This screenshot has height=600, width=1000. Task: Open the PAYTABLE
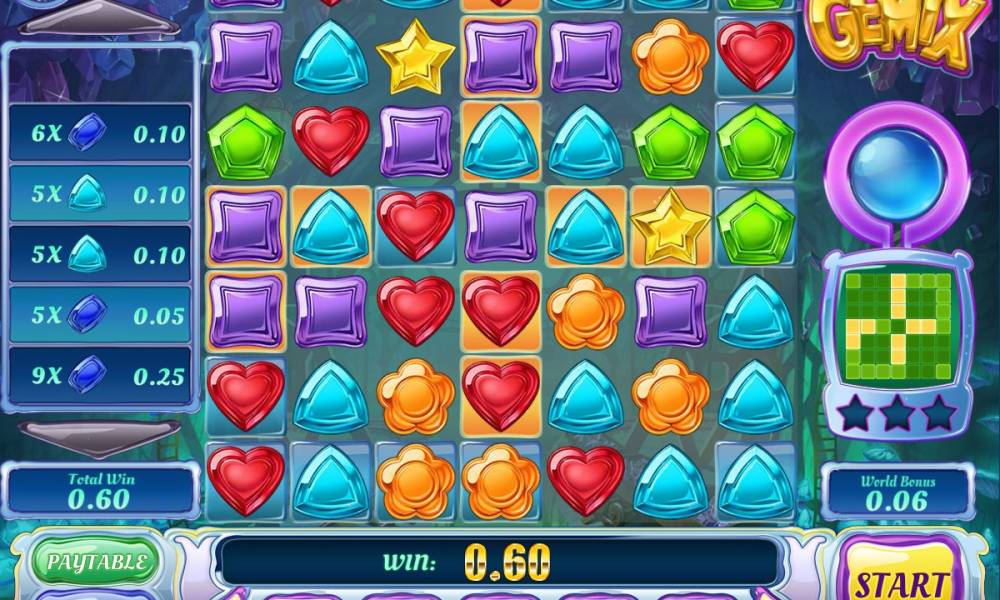(x=96, y=562)
